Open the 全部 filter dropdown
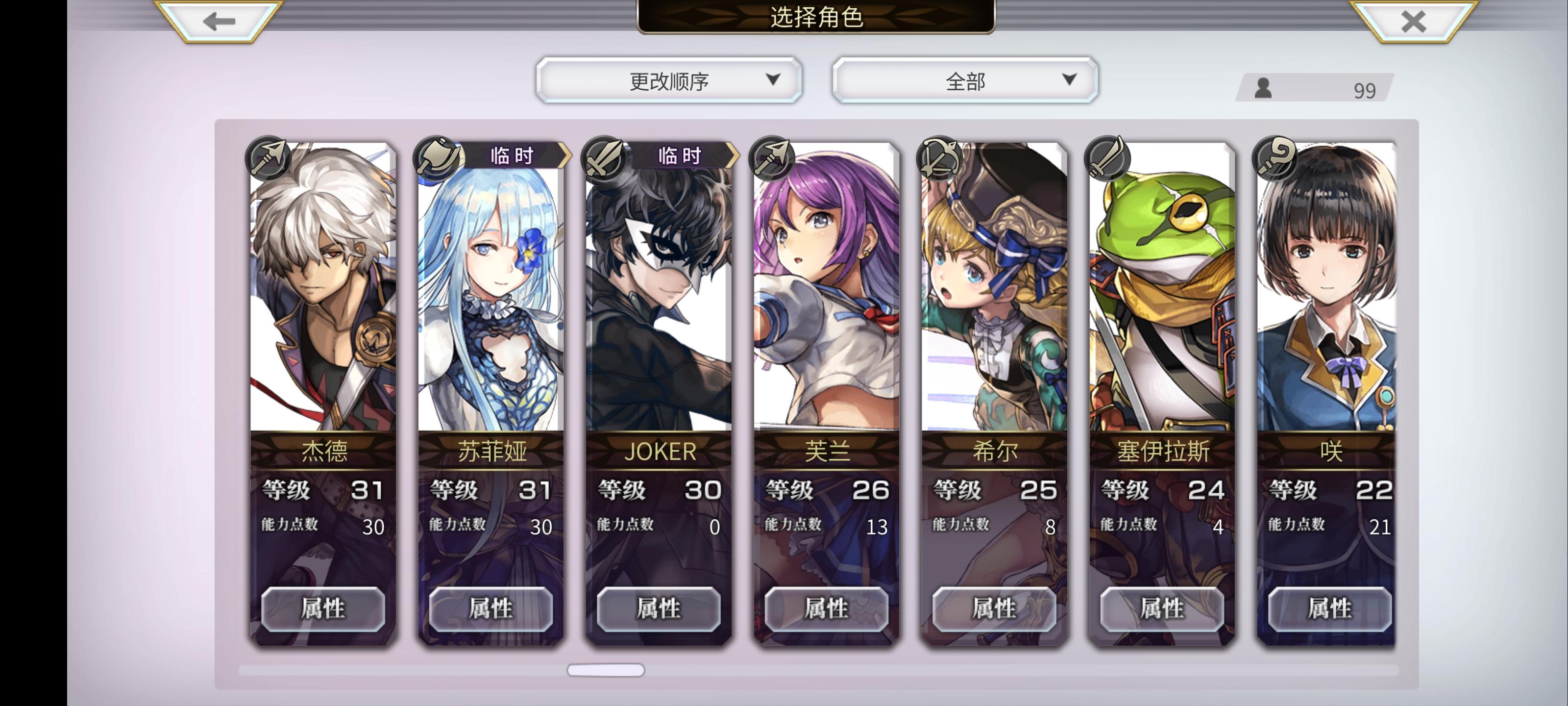The image size is (1568, 706). [x=965, y=79]
